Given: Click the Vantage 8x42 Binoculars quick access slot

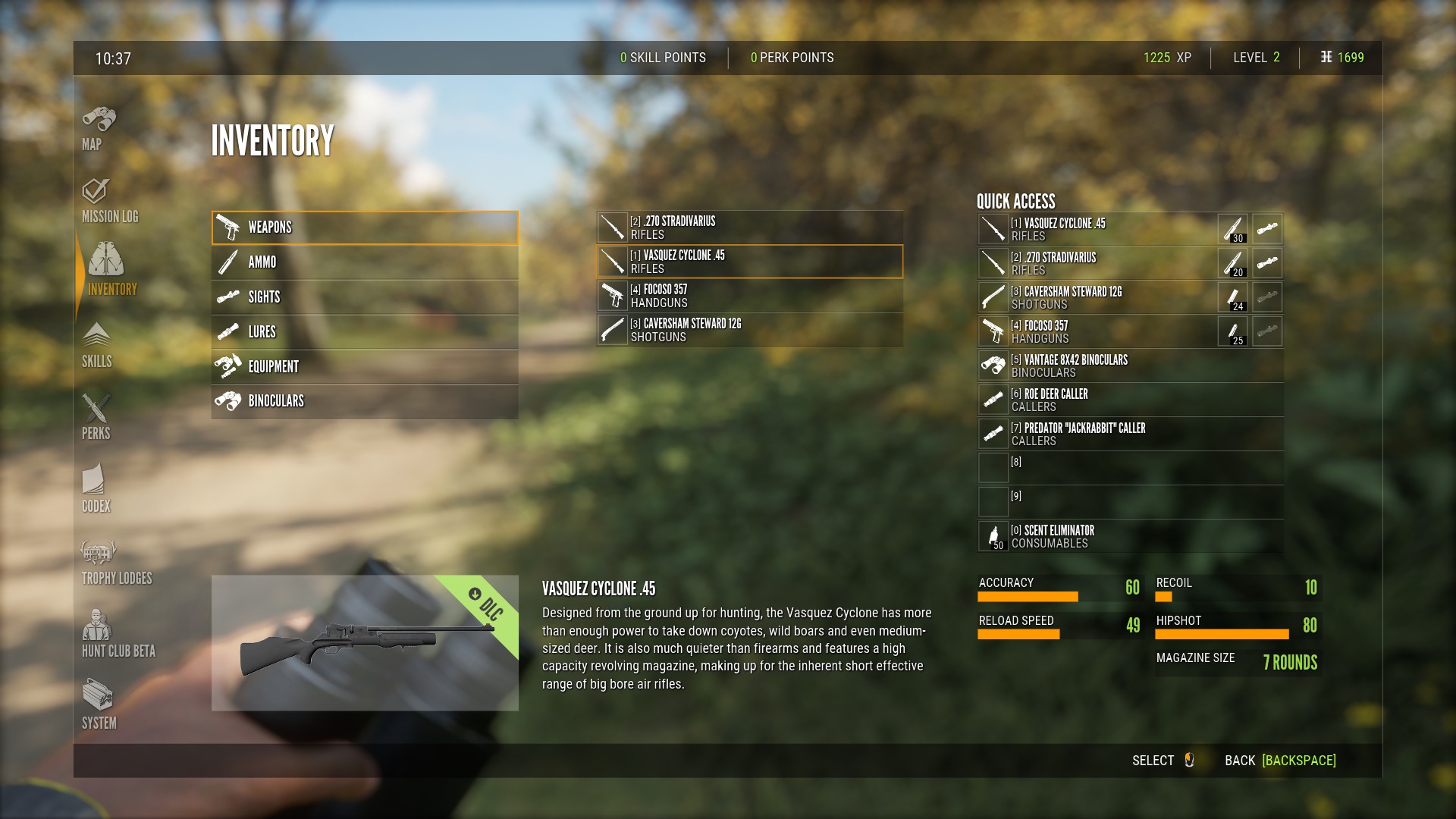Looking at the screenshot, I should pos(1130,366).
